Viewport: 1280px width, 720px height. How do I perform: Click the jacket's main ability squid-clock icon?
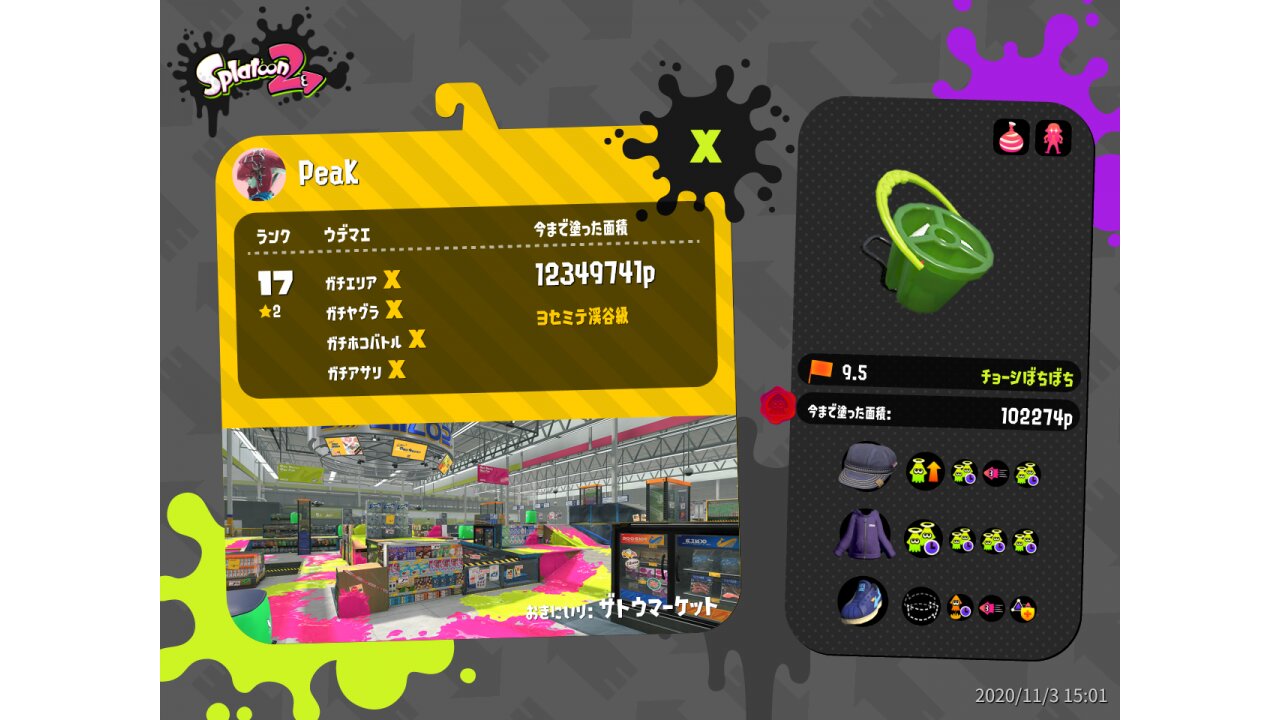923,540
